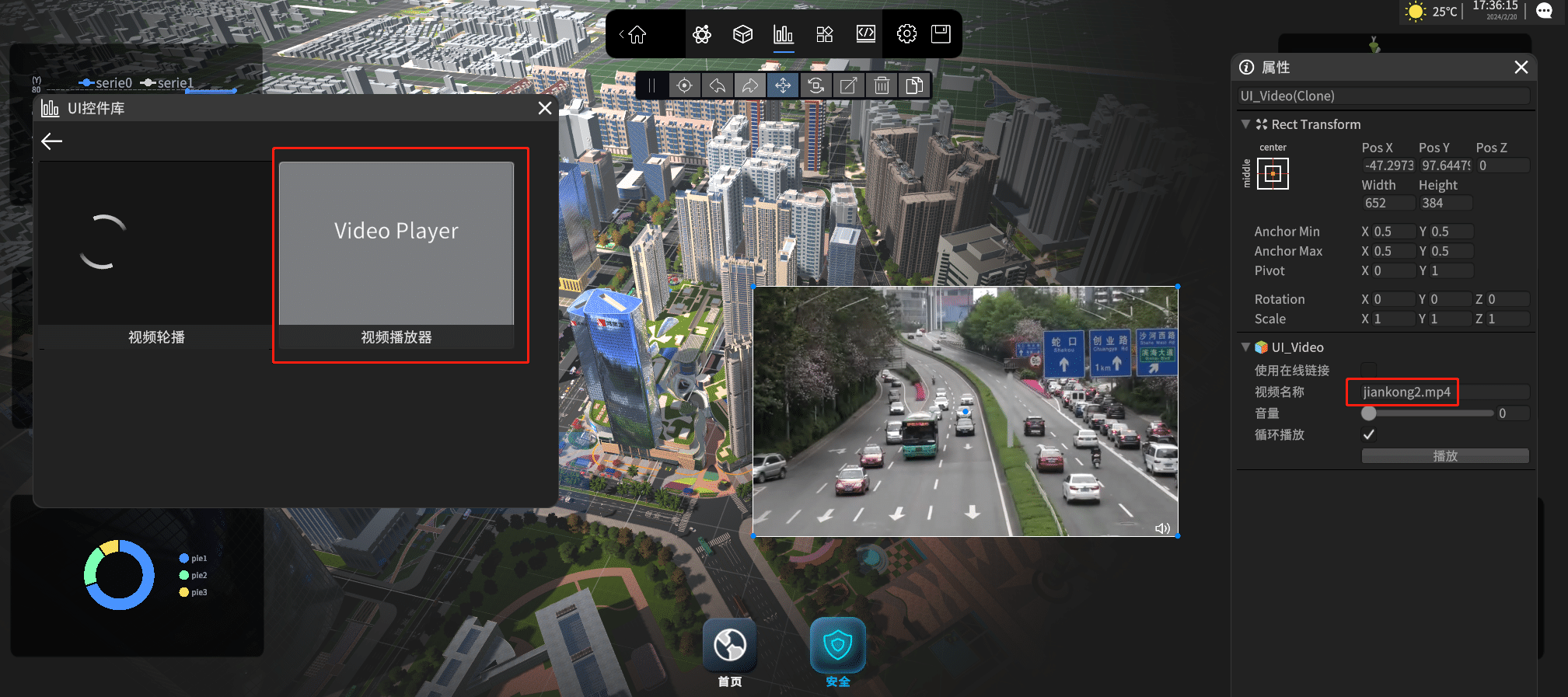Delete the selected object with trash icon
Image resolution: width=1568 pixels, height=697 pixels.
(x=882, y=85)
